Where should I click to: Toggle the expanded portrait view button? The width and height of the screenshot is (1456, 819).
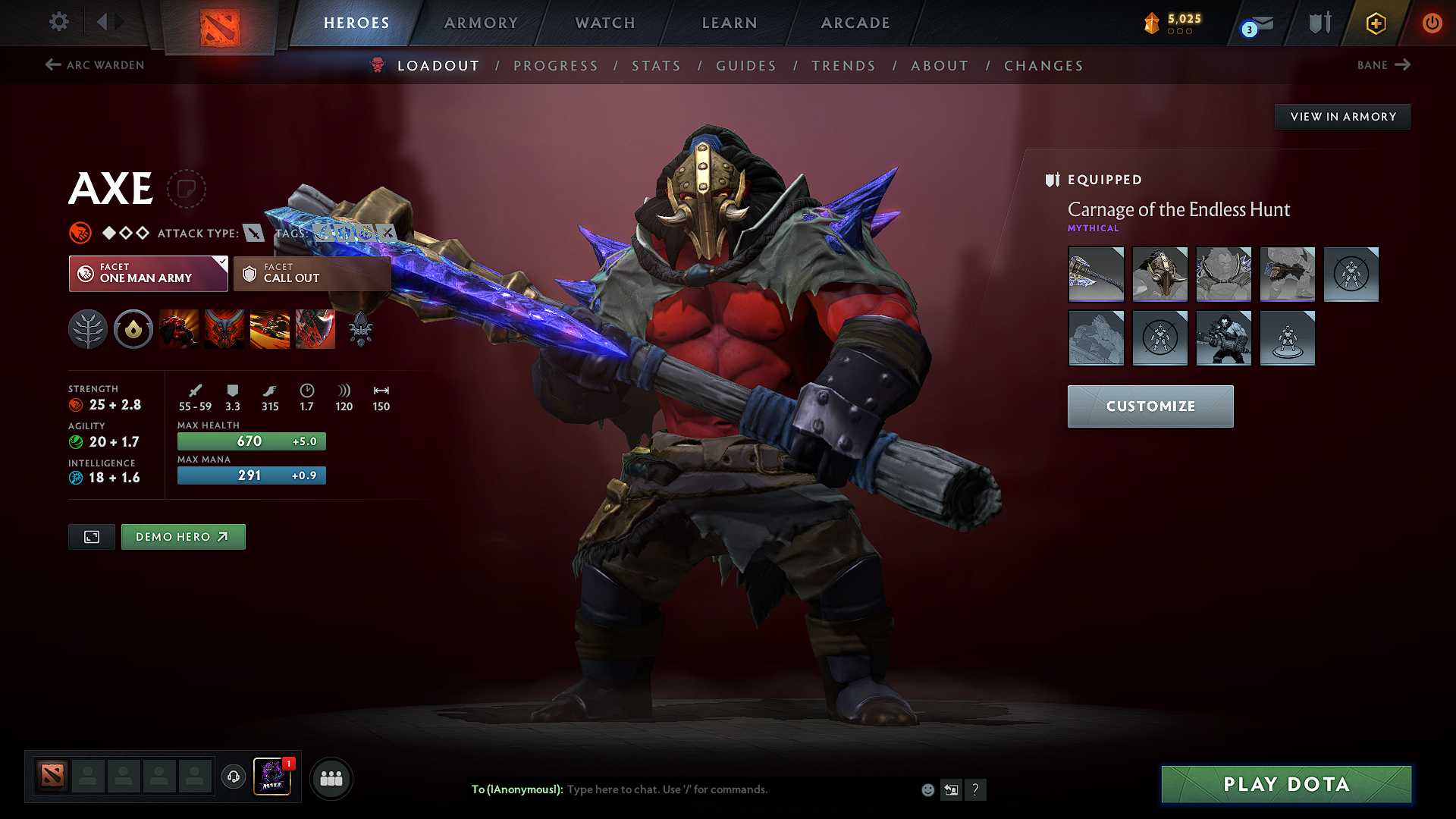click(91, 536)
